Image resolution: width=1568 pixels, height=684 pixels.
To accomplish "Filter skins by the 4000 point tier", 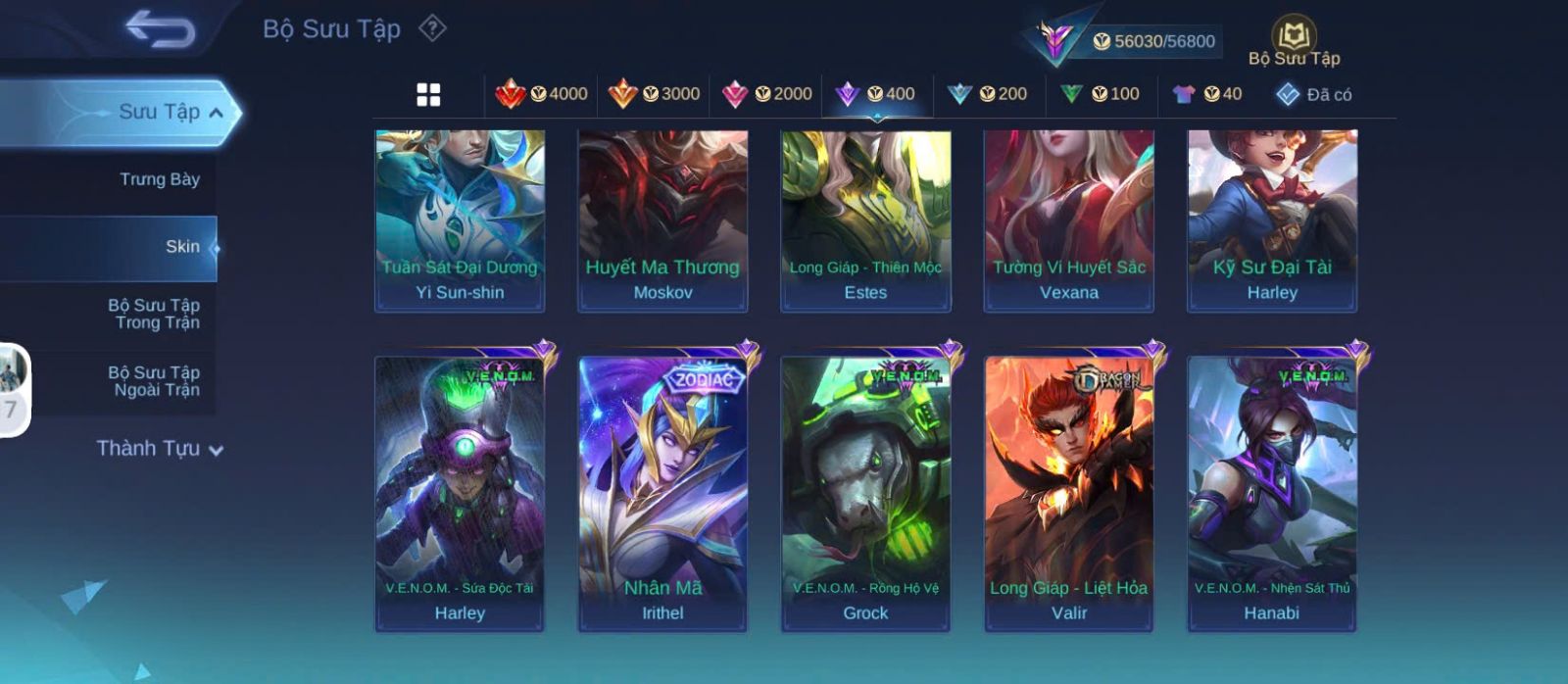I will (542, 94).
